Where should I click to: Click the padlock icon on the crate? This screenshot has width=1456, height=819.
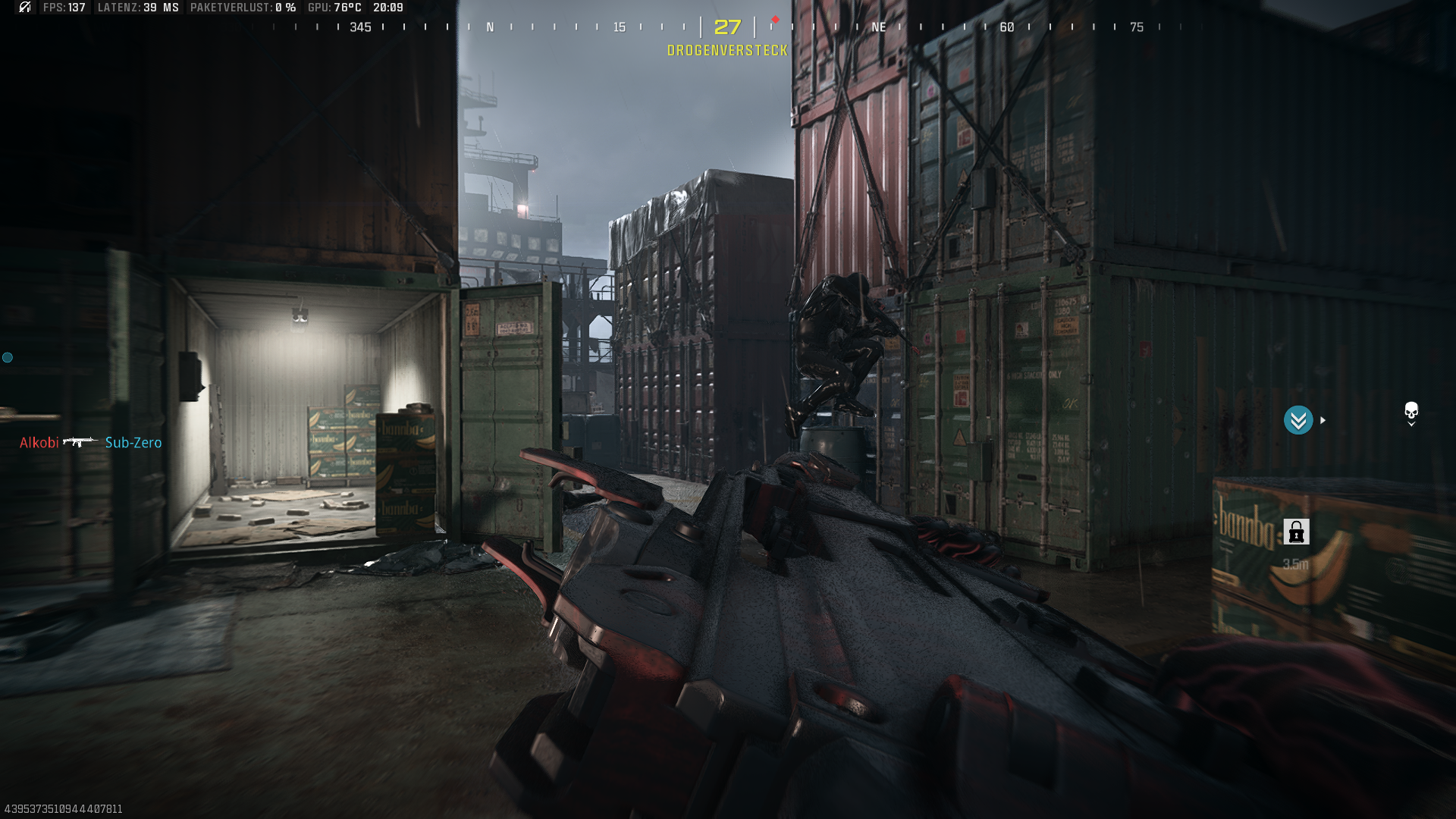pyautogui.click(x=1296, y=532)
